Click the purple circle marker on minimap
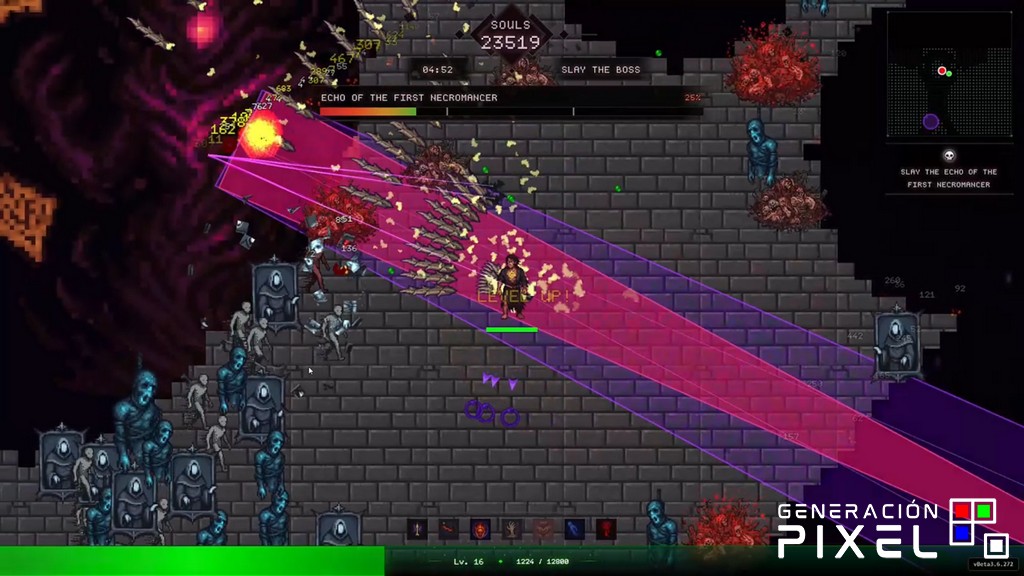The width and height of the screenshot is (1024, 576). coord(931,121)
